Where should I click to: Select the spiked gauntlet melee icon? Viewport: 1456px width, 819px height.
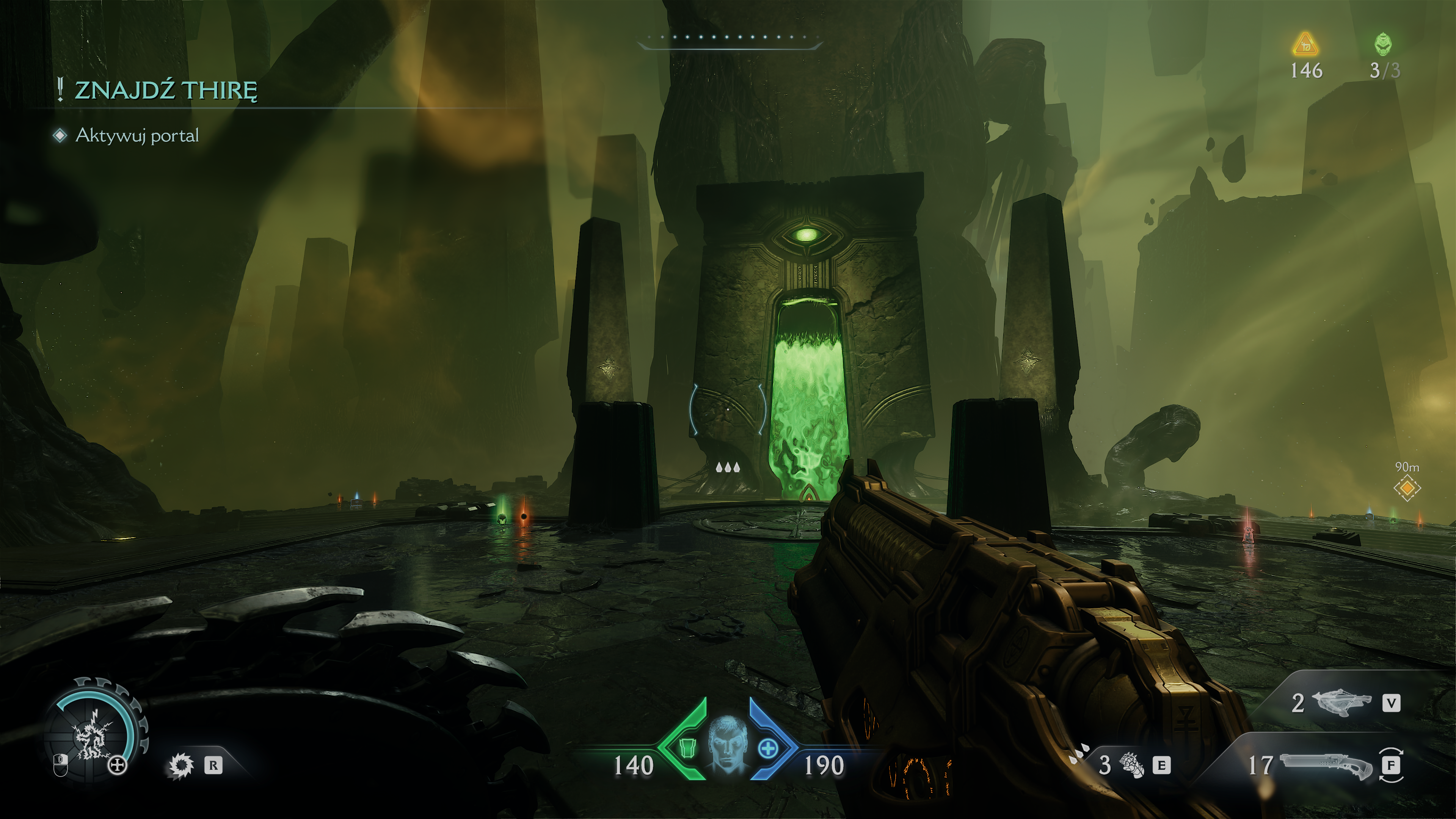[x=1132, y=766]
